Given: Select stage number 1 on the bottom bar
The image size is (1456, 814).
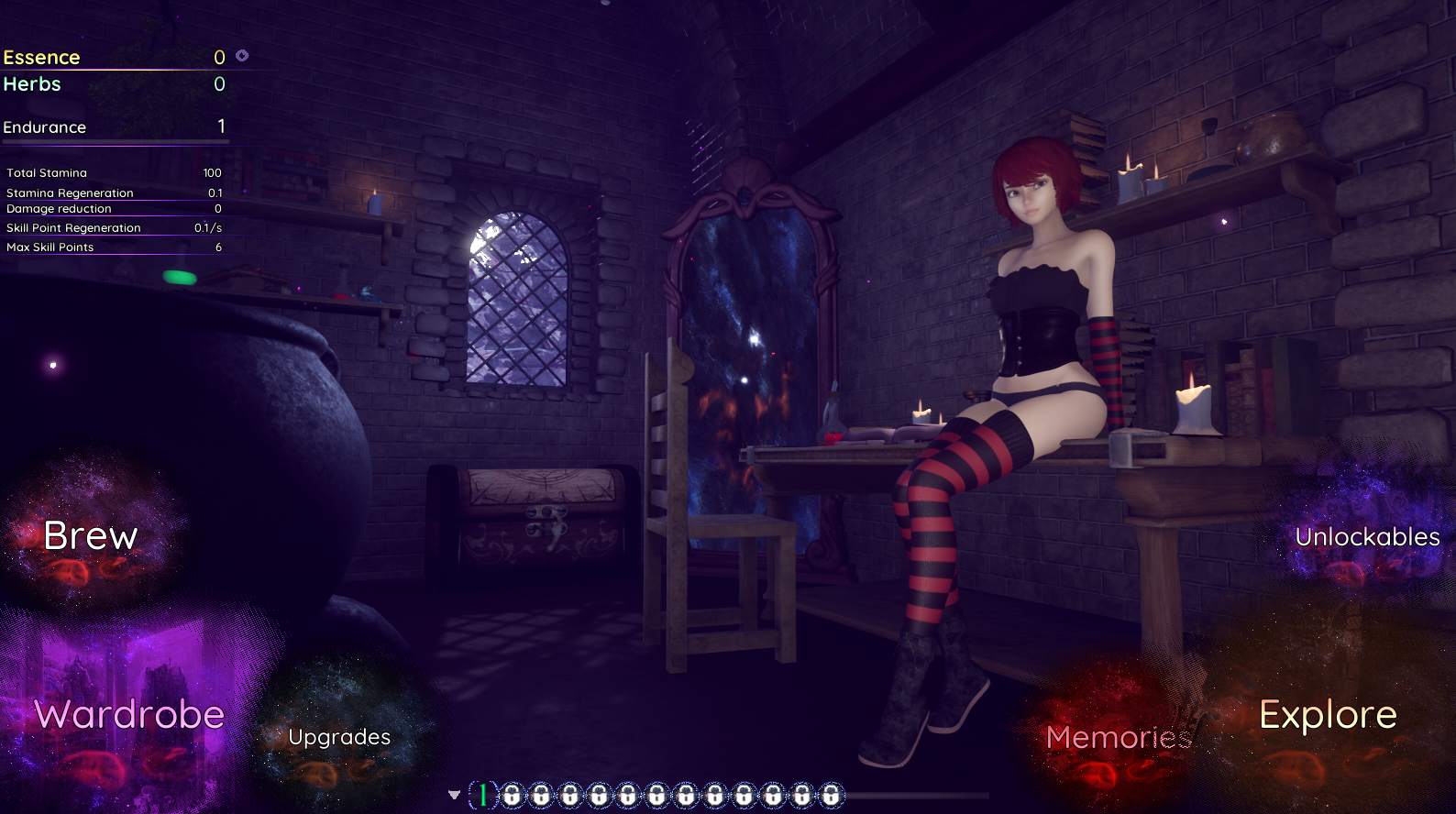Looking at the screenshot, I should [483, 795].
